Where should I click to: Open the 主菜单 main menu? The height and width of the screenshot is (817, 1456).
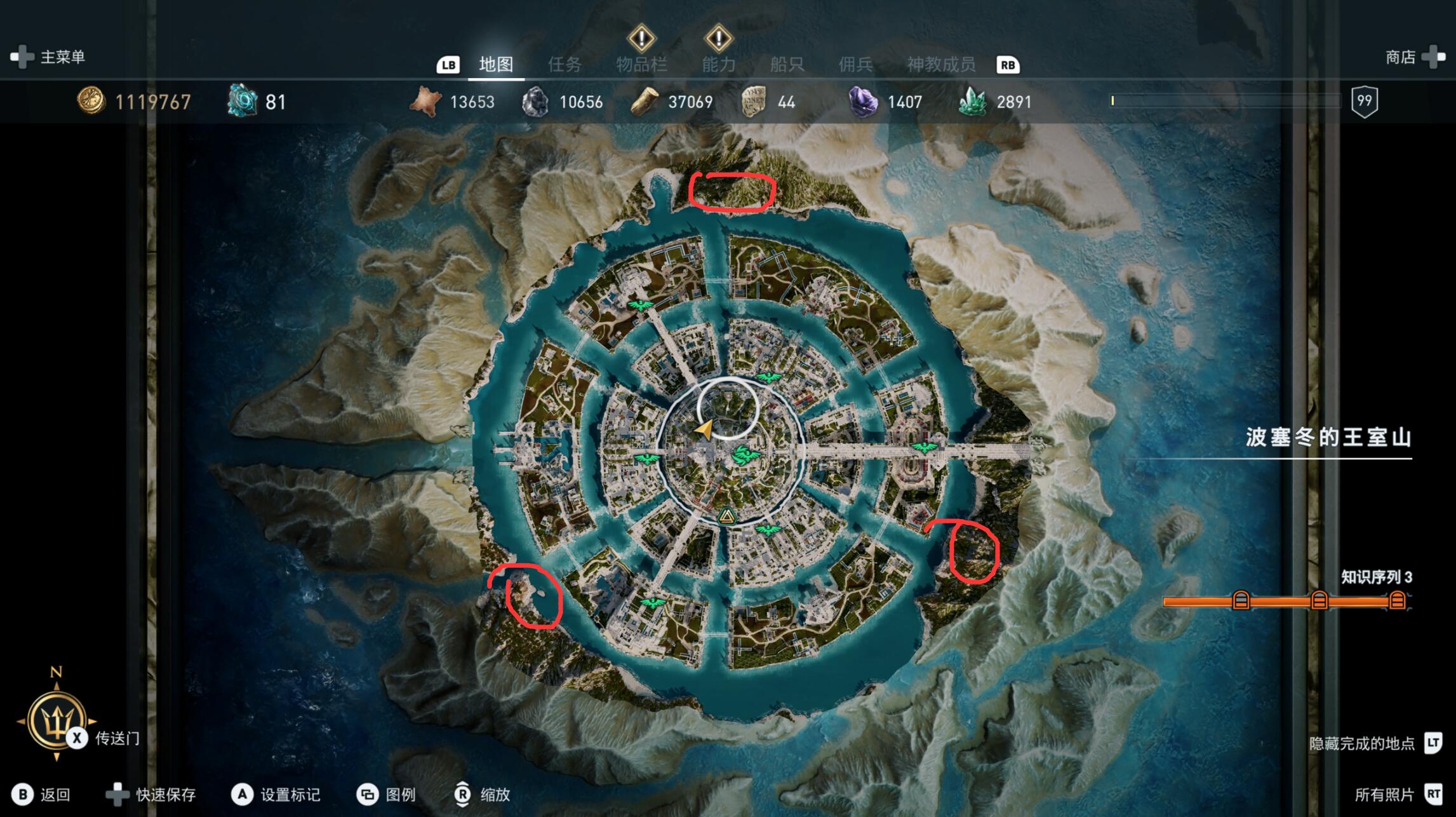click(48, 57)
